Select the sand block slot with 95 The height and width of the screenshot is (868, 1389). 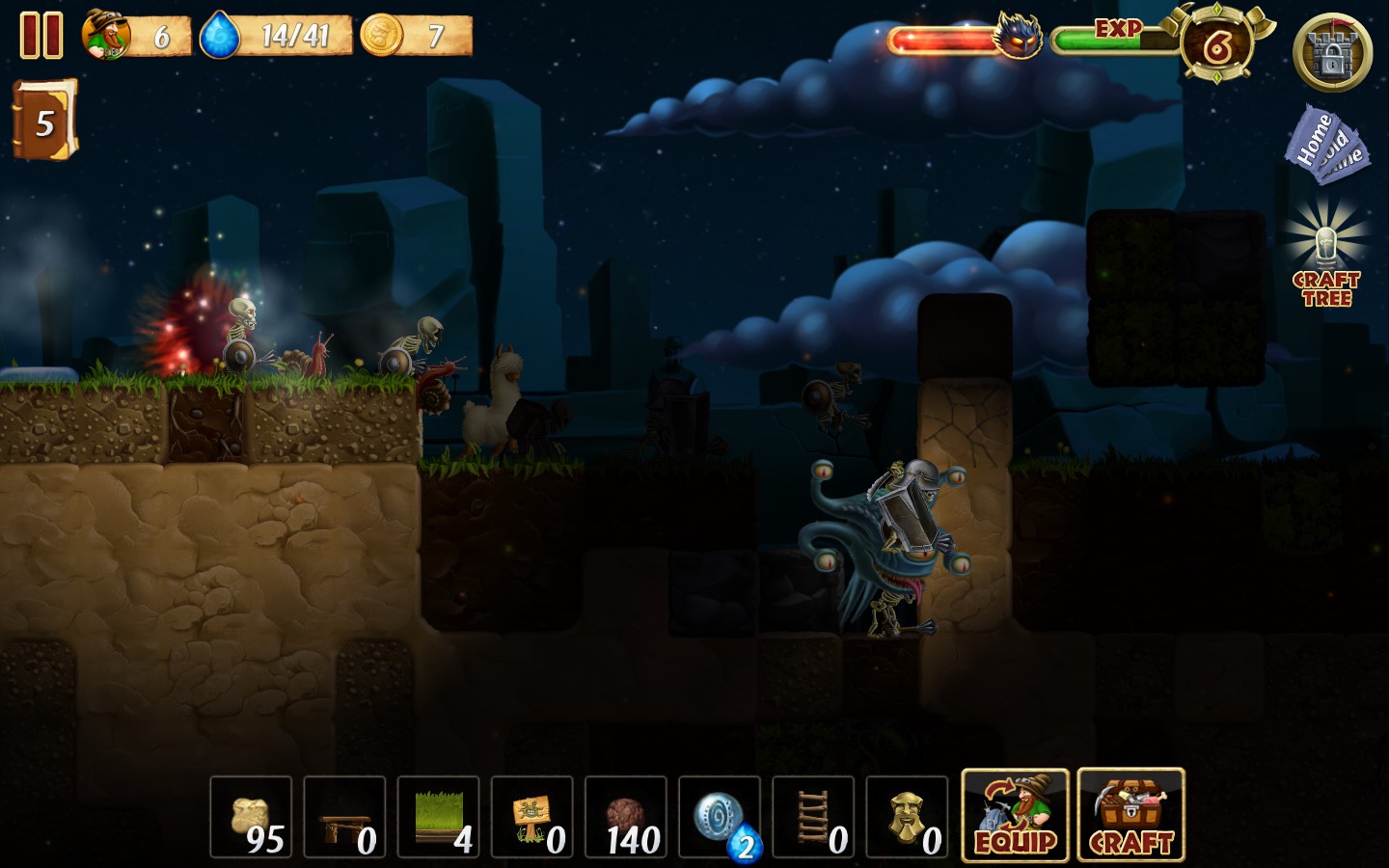(251, 817)
